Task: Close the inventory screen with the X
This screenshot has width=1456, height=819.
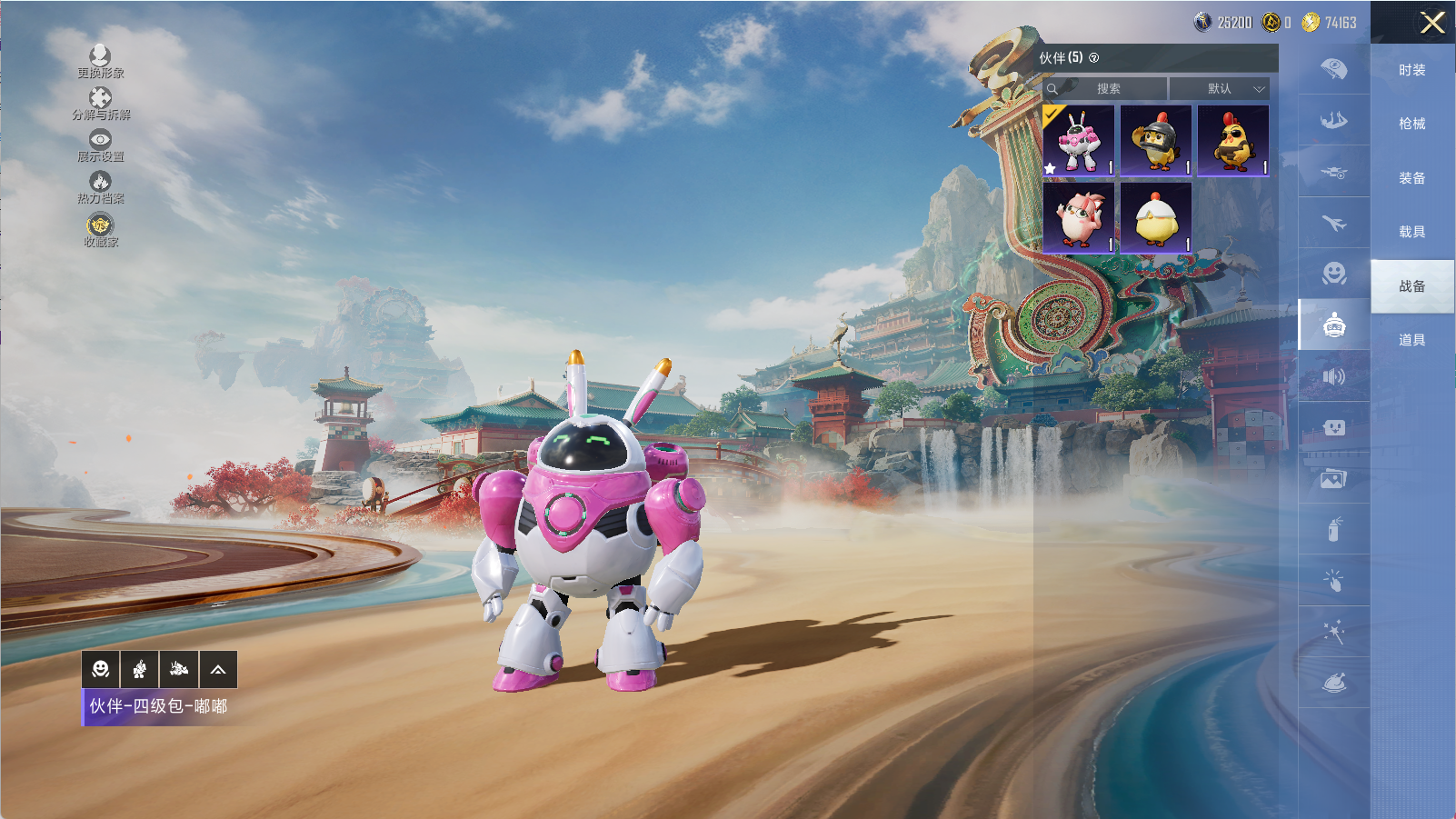Action: pos(1431,23)
